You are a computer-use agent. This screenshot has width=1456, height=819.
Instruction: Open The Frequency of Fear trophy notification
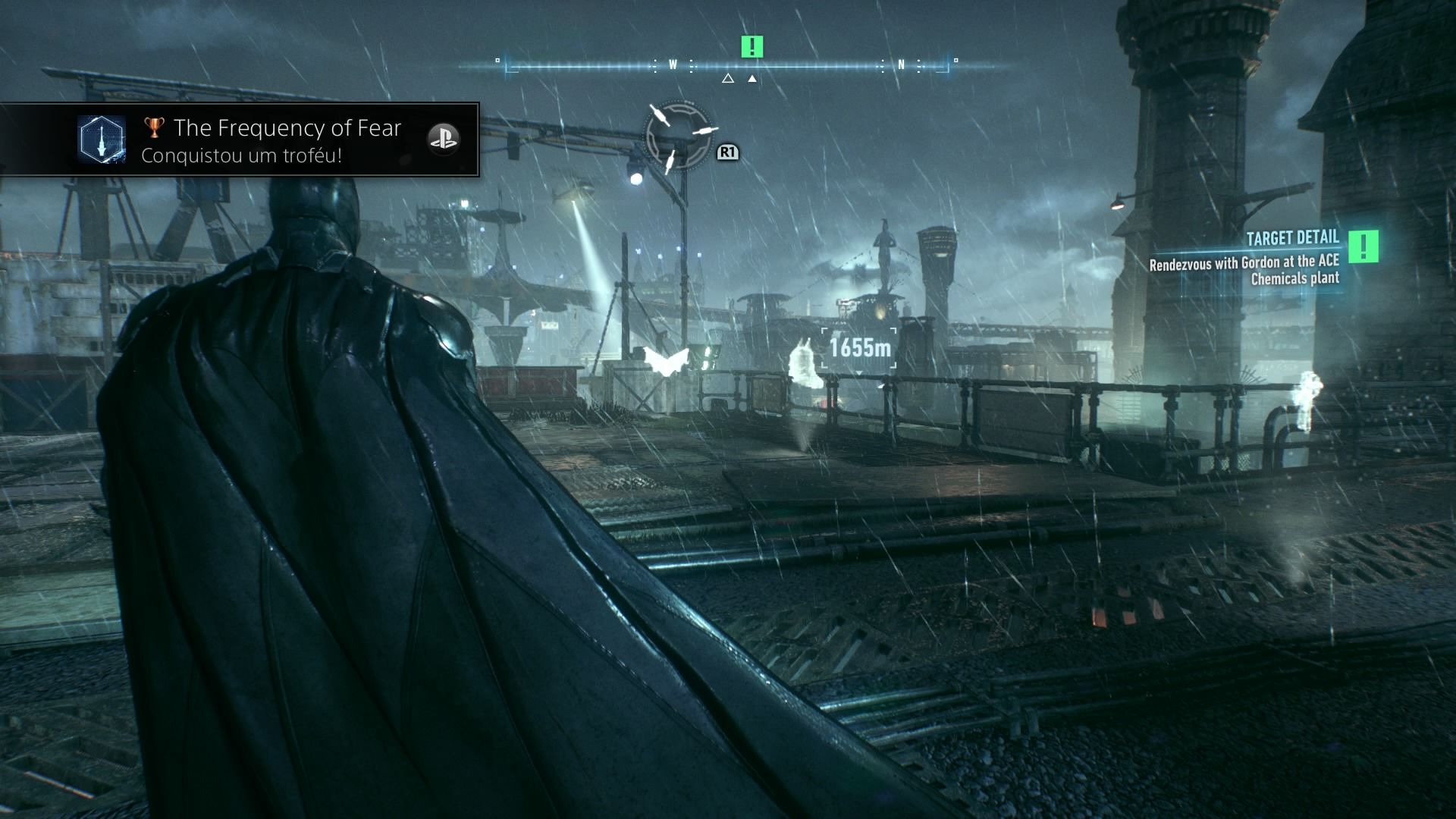[287, 140]
